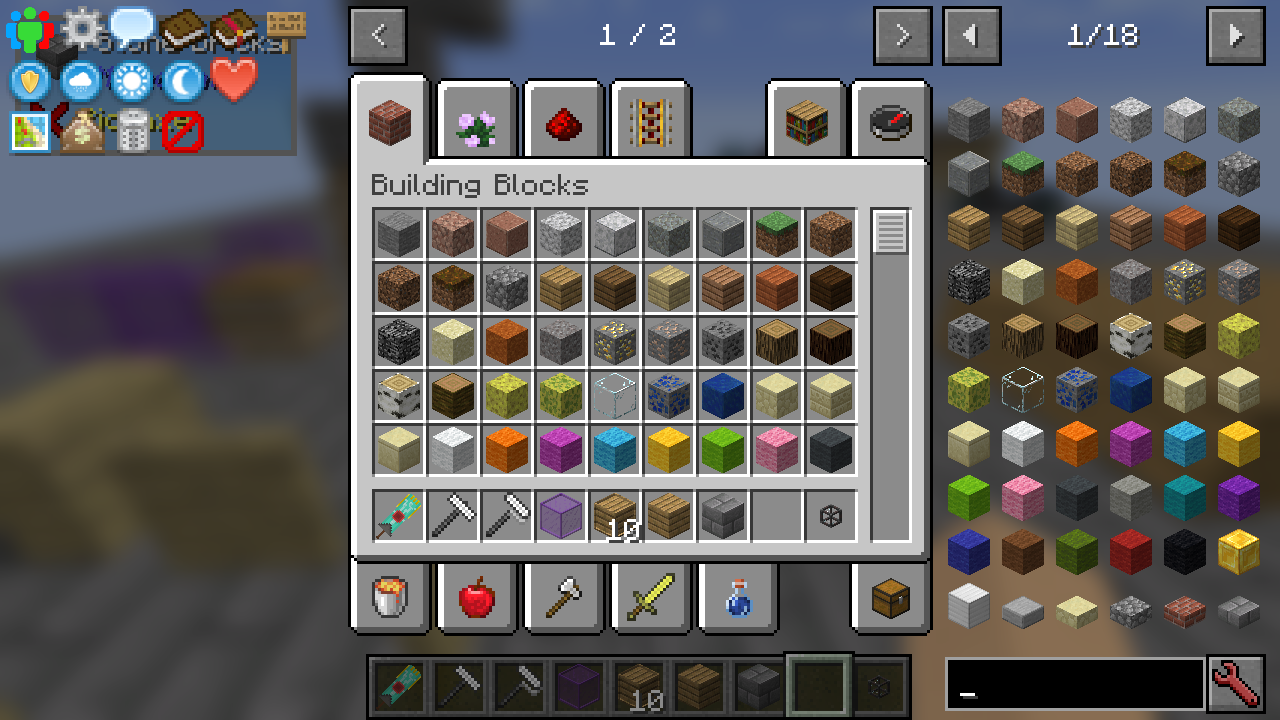This screenshot has width=1280, height=720.
Task: Switch to the golden sword Combat tab
Action: (x=650, y=597)
